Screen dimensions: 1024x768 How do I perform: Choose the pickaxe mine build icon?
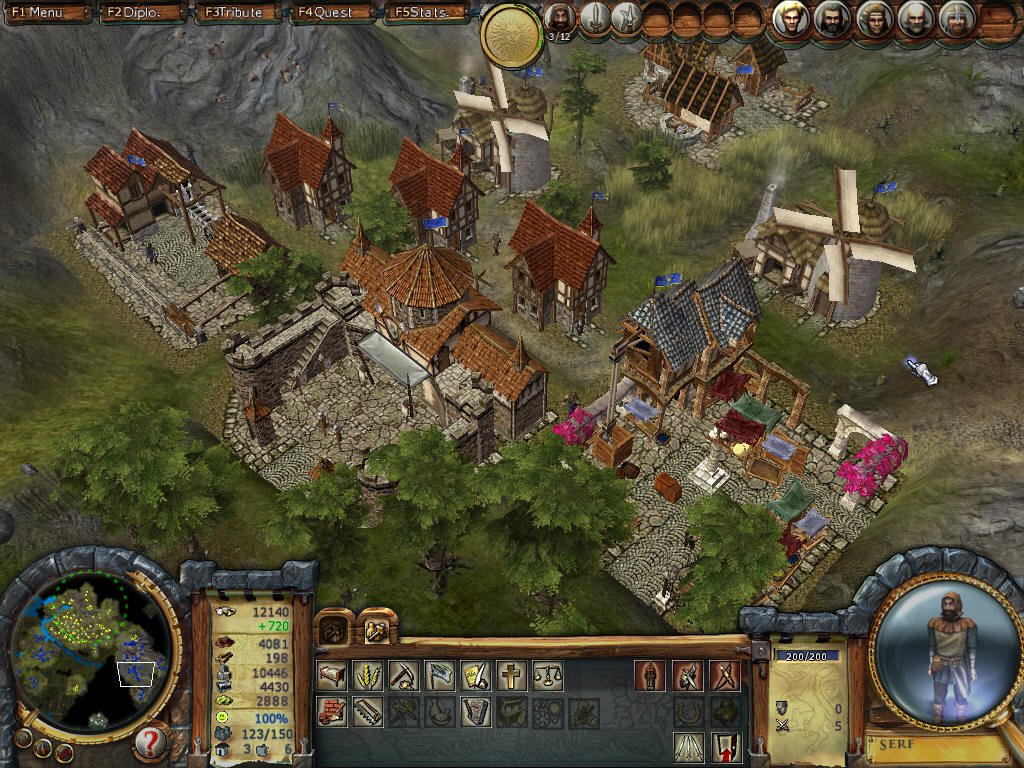(404, 676)
